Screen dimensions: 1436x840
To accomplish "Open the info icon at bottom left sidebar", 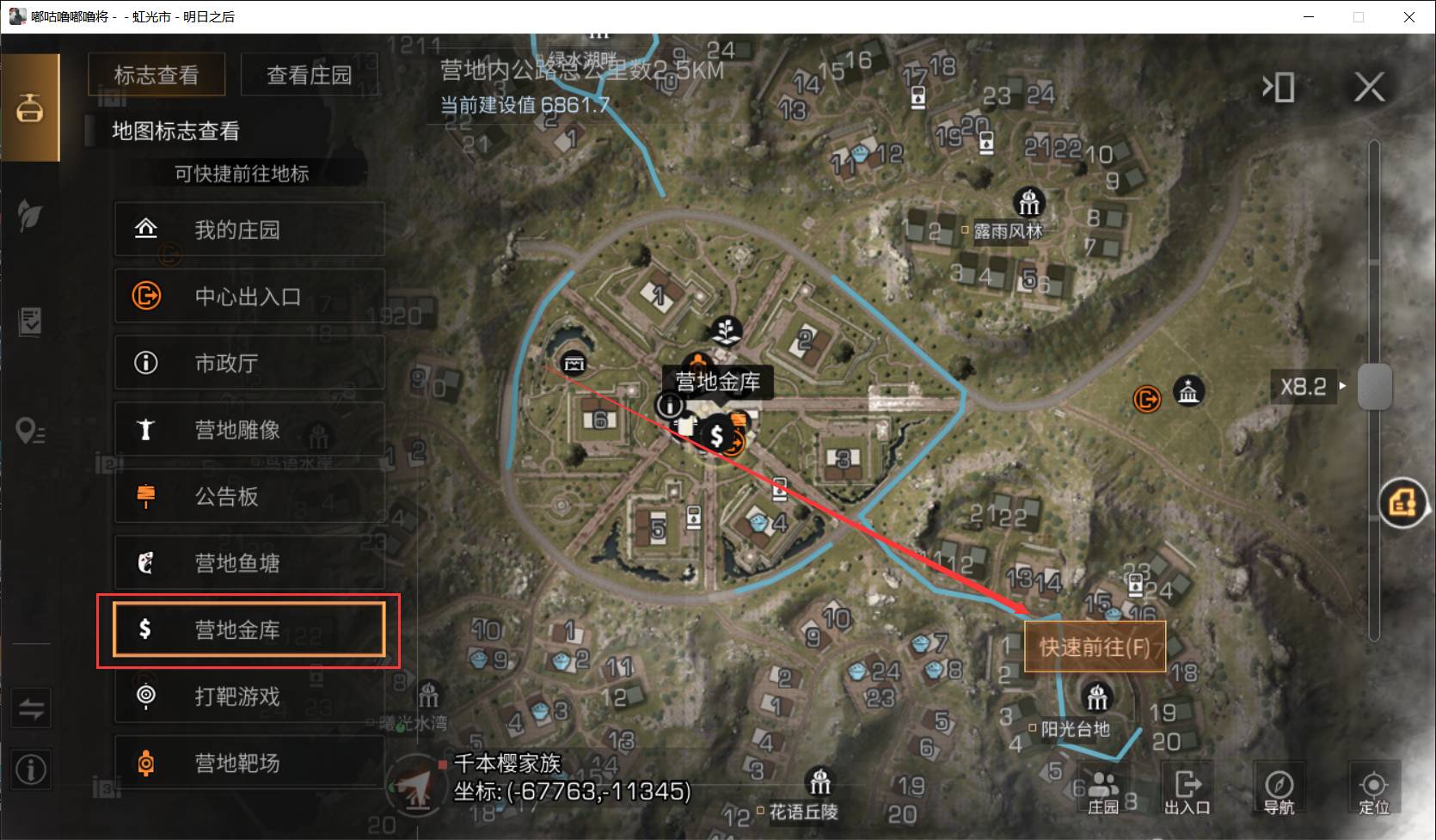I will (31, 769).
